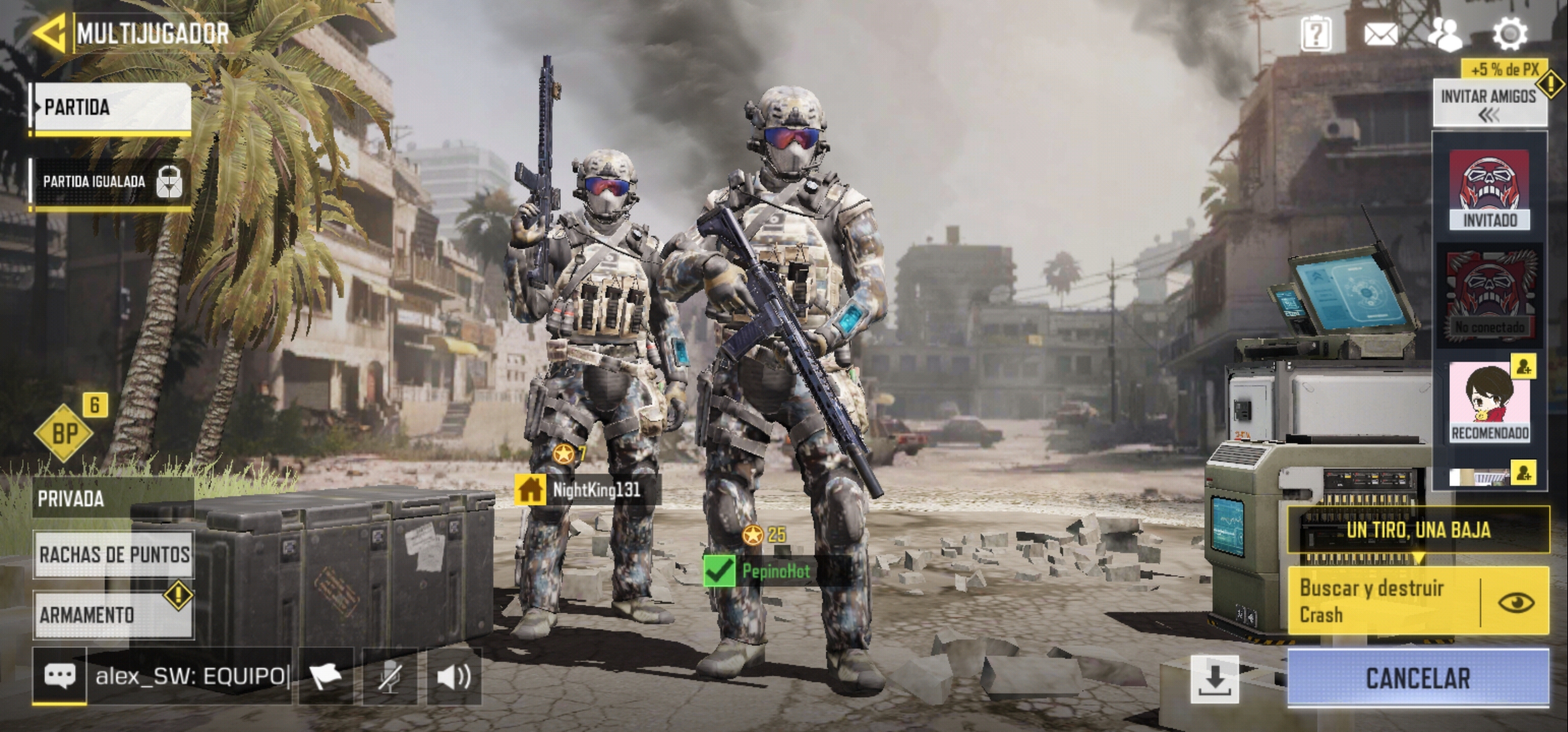Screen dimensions: 1568x732
Task: Change the Buscar y destruir mode selection
Action: 1384,601
